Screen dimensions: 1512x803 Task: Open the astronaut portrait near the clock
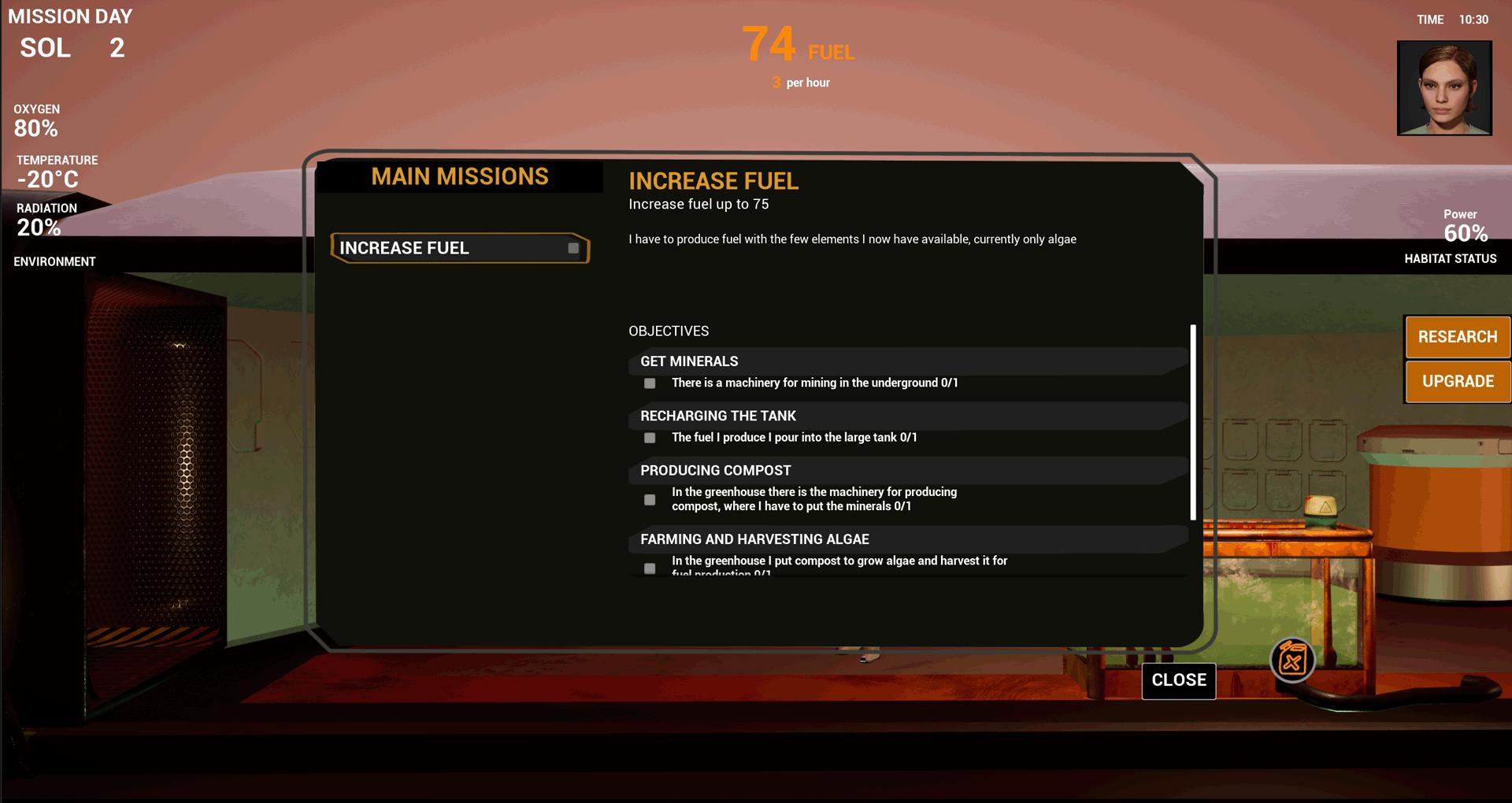tap(1444, 88)
